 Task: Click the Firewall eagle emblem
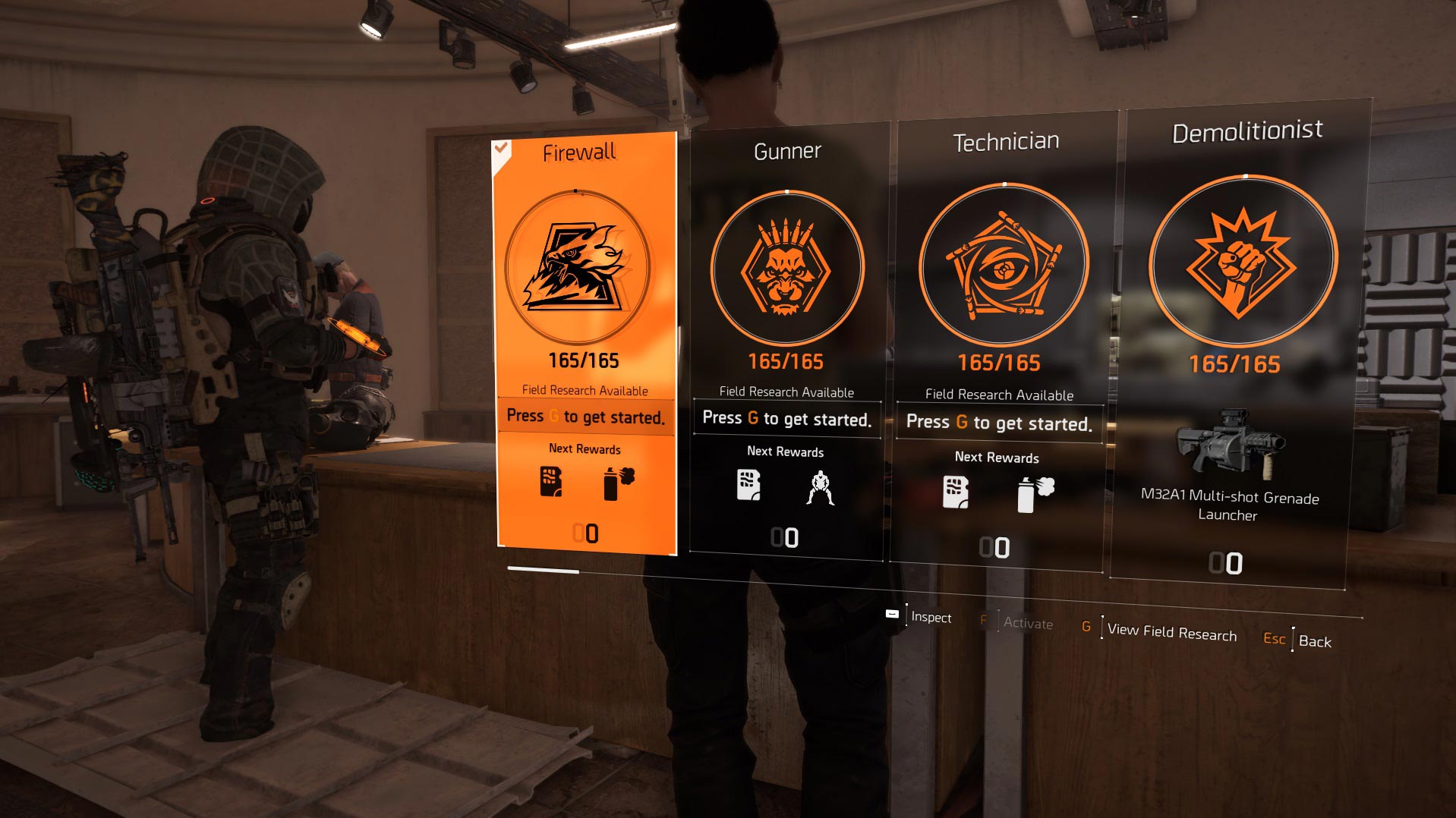(x=578, y=267)
